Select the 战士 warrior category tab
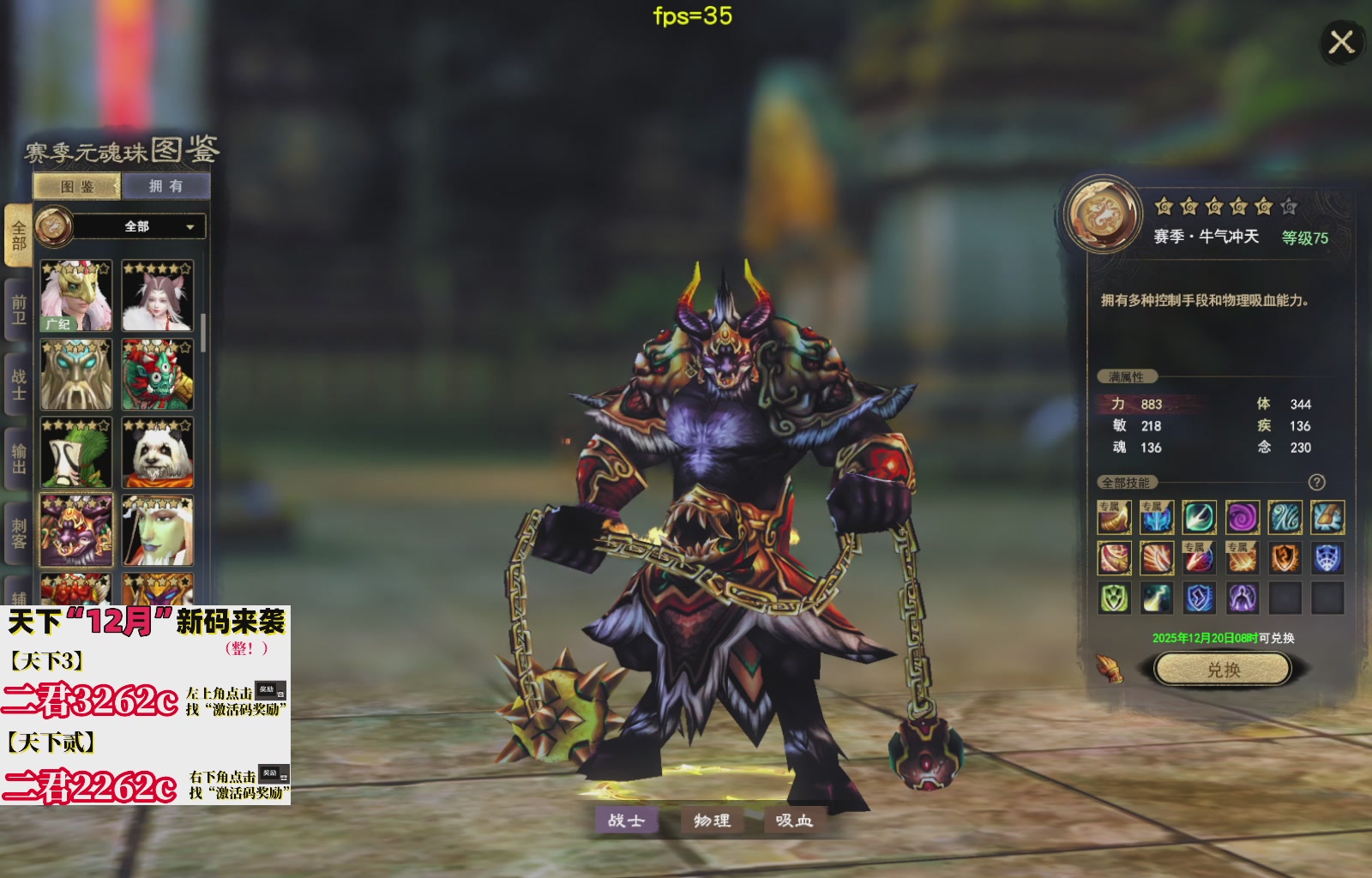 pyautogui.click(x=18, y=384)
